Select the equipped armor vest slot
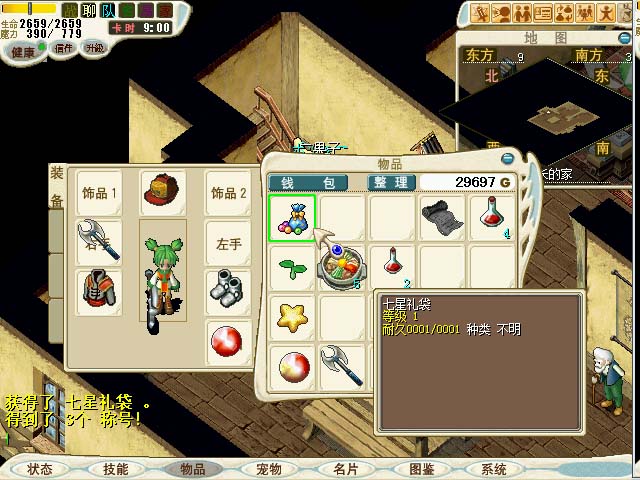The image size is (640, 480). [99, 289]
